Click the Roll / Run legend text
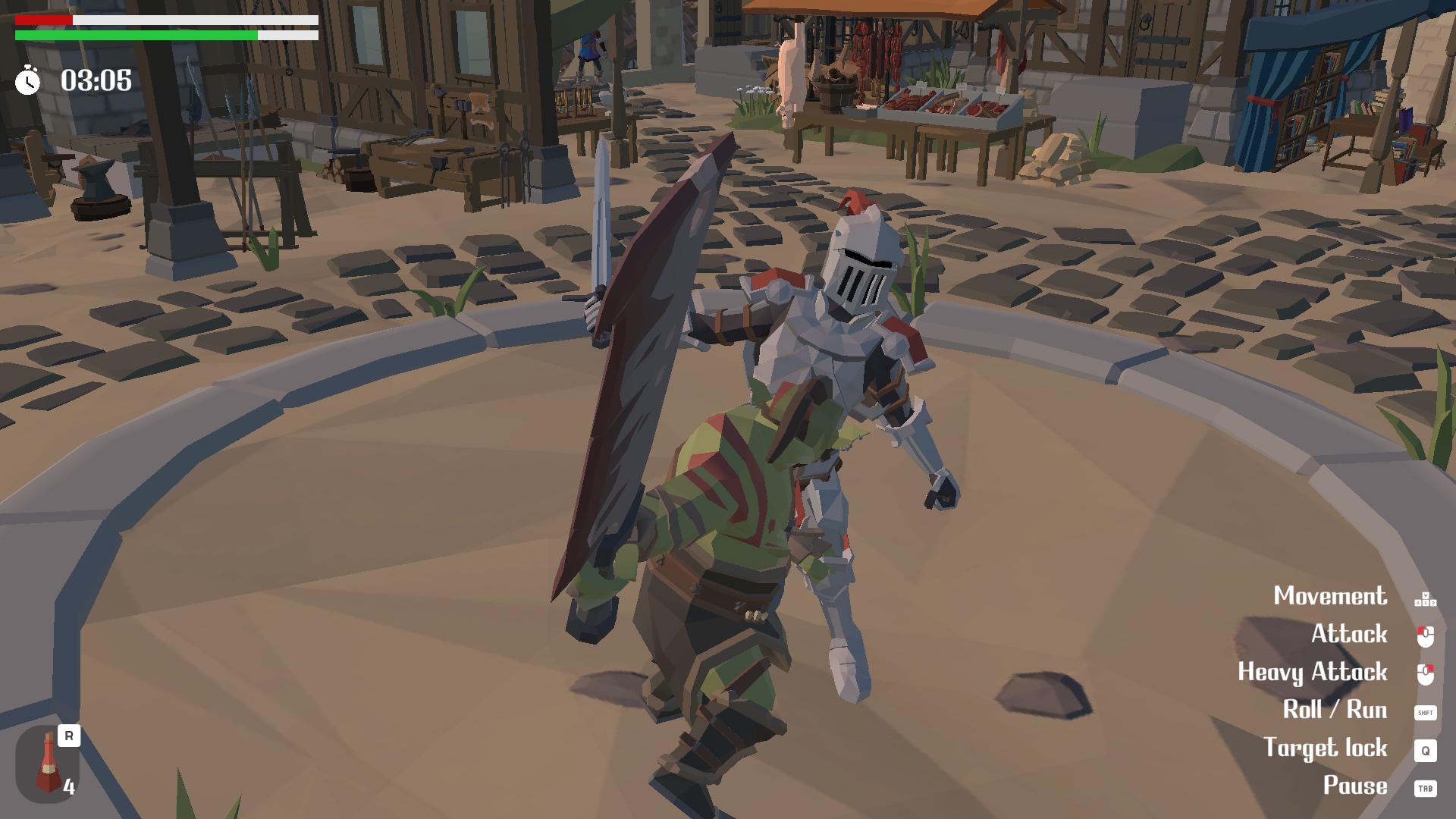Screen dimensions: 1456x819 pyautogui.click(x=1335, y=710)
